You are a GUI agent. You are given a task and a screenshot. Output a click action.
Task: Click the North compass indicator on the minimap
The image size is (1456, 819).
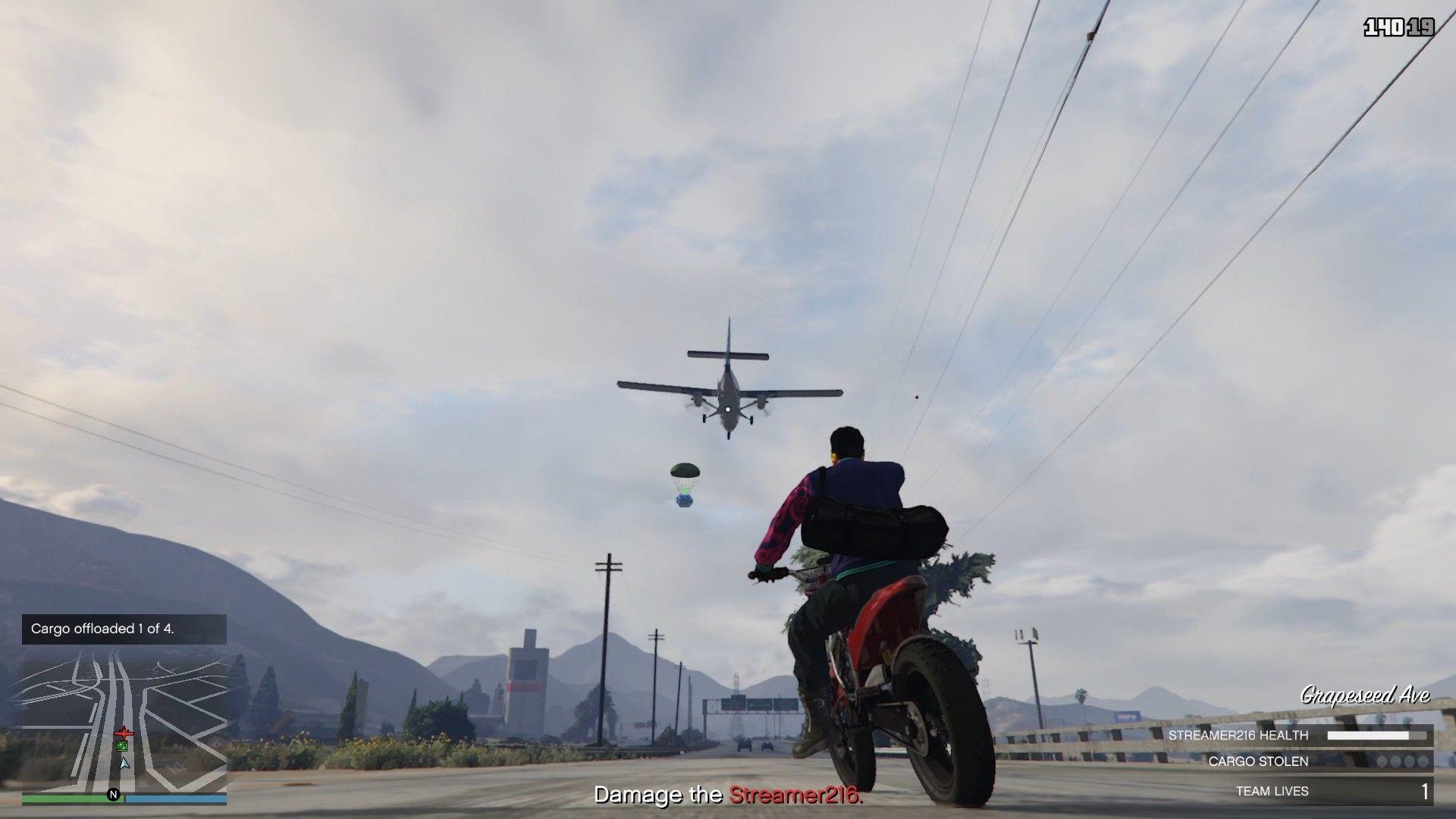[x=114, y=795]
